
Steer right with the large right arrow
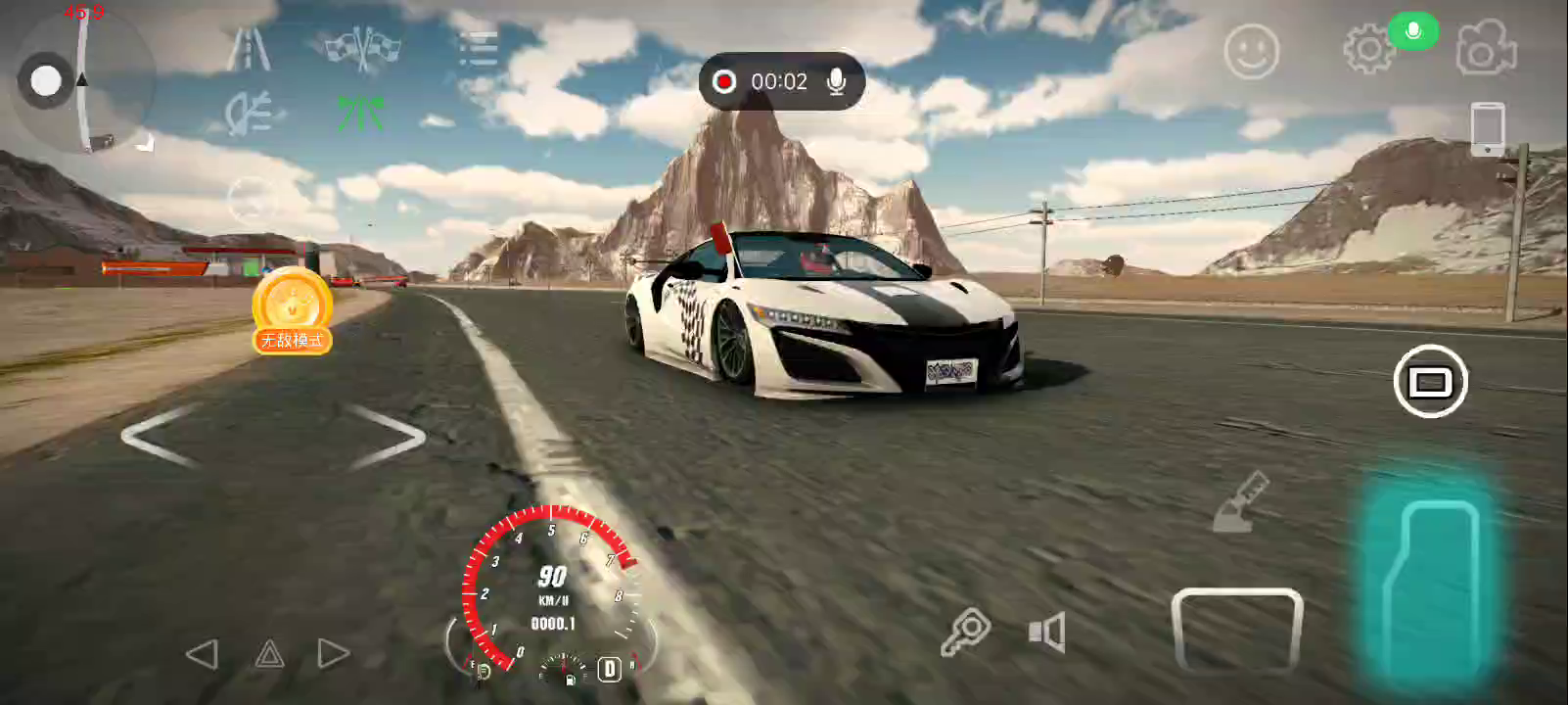click(389, 436)
